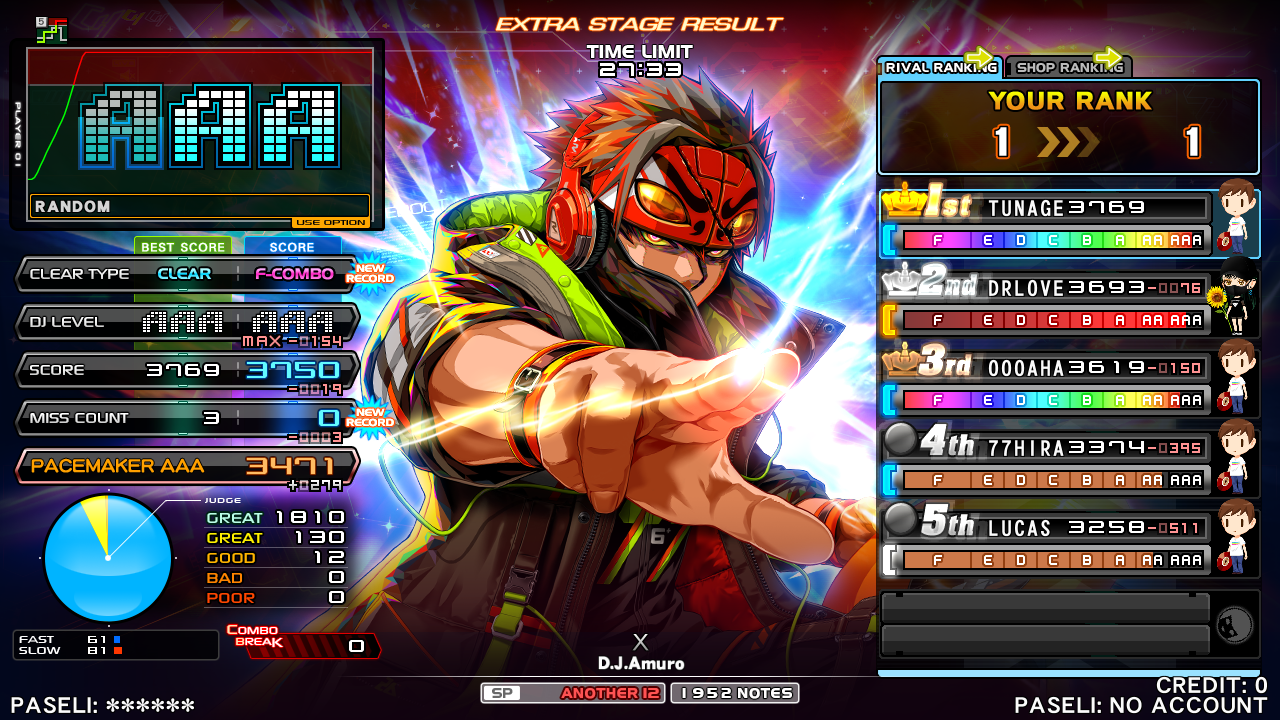Select the Score column tab
The width and height of the screenshot is (1280, 720).
(292, 247)
